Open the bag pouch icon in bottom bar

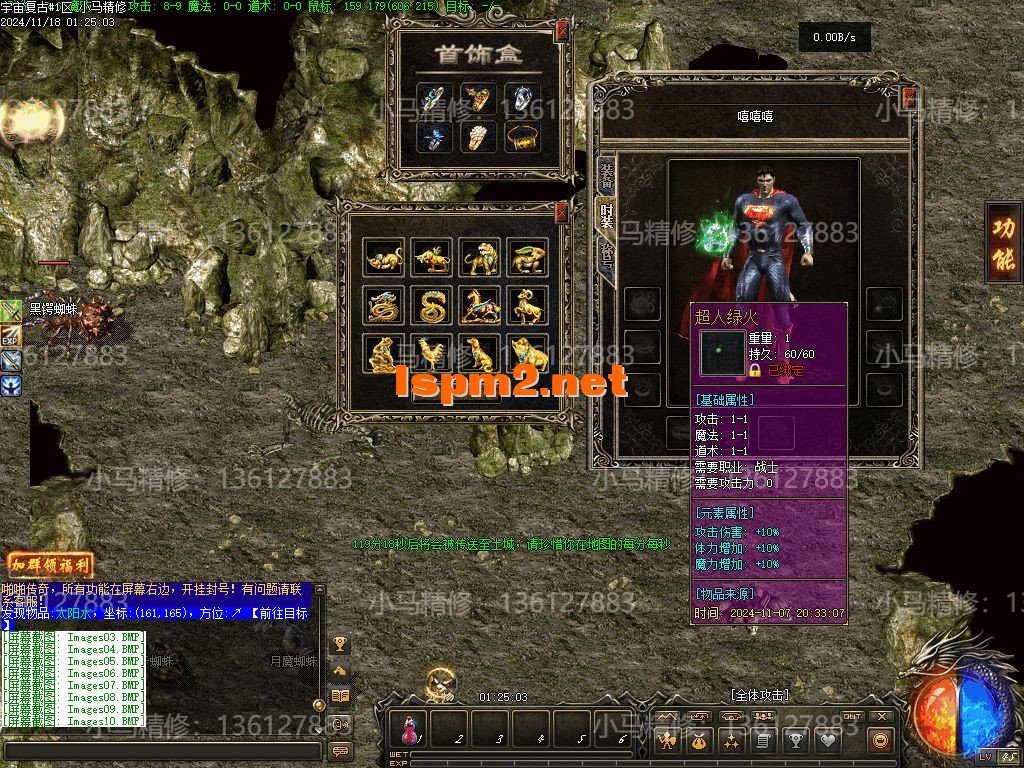[x=698, y=741]
